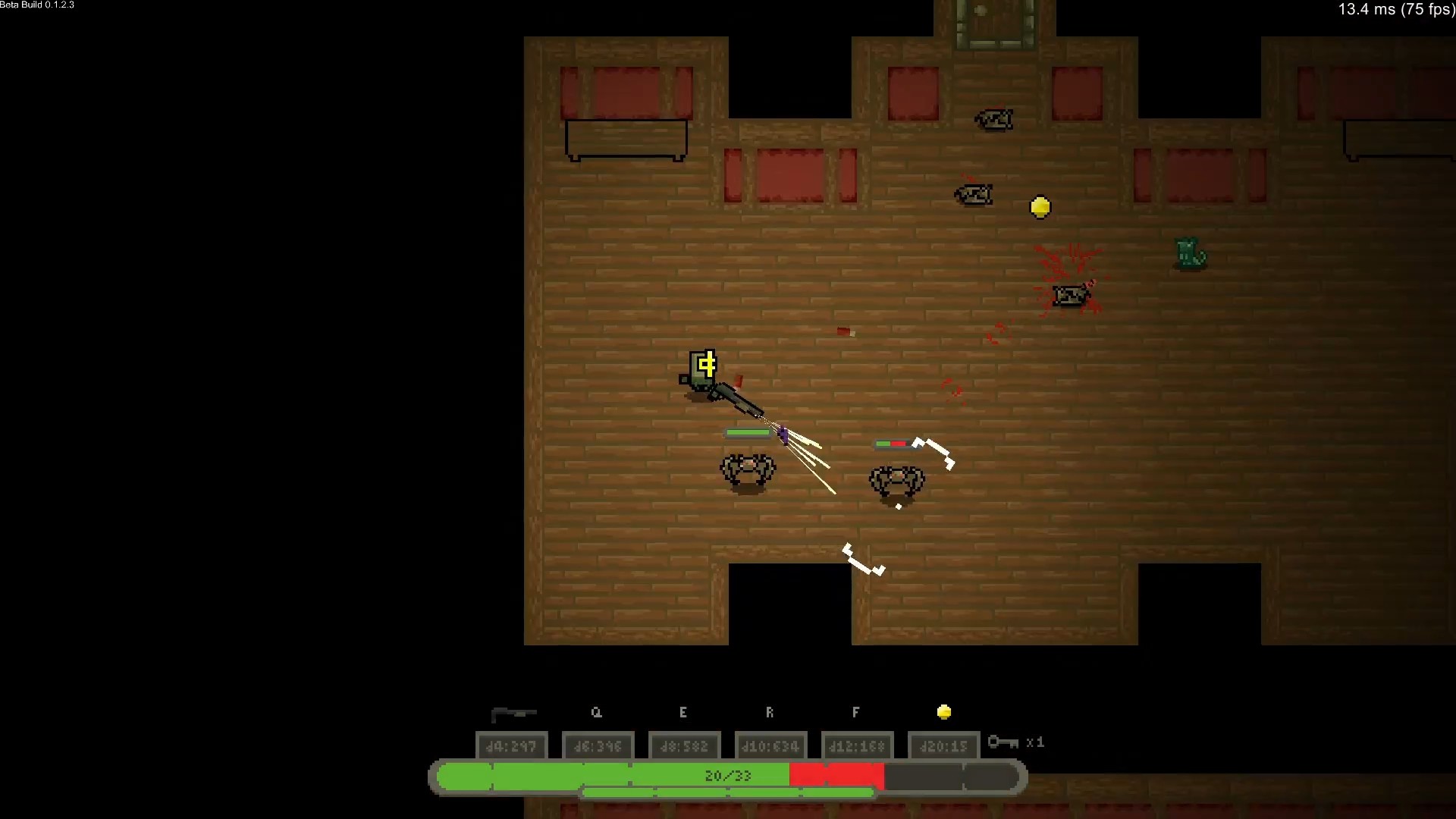Viewport: 1456px width, 819px height.
Task: Select the shotgun weapon icon in the hotbar
Action: pos(513,713)
